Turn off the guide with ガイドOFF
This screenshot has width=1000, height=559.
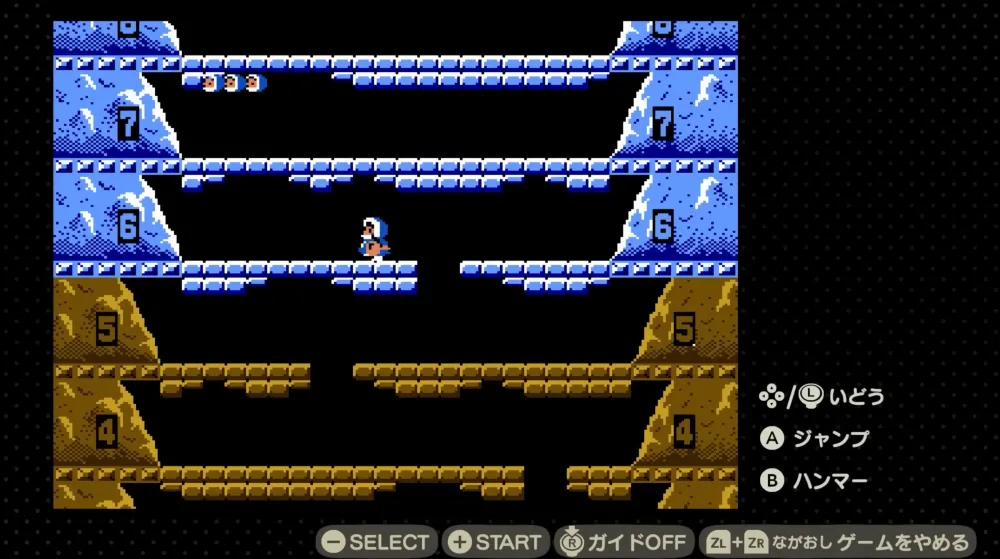click(624, 542)
